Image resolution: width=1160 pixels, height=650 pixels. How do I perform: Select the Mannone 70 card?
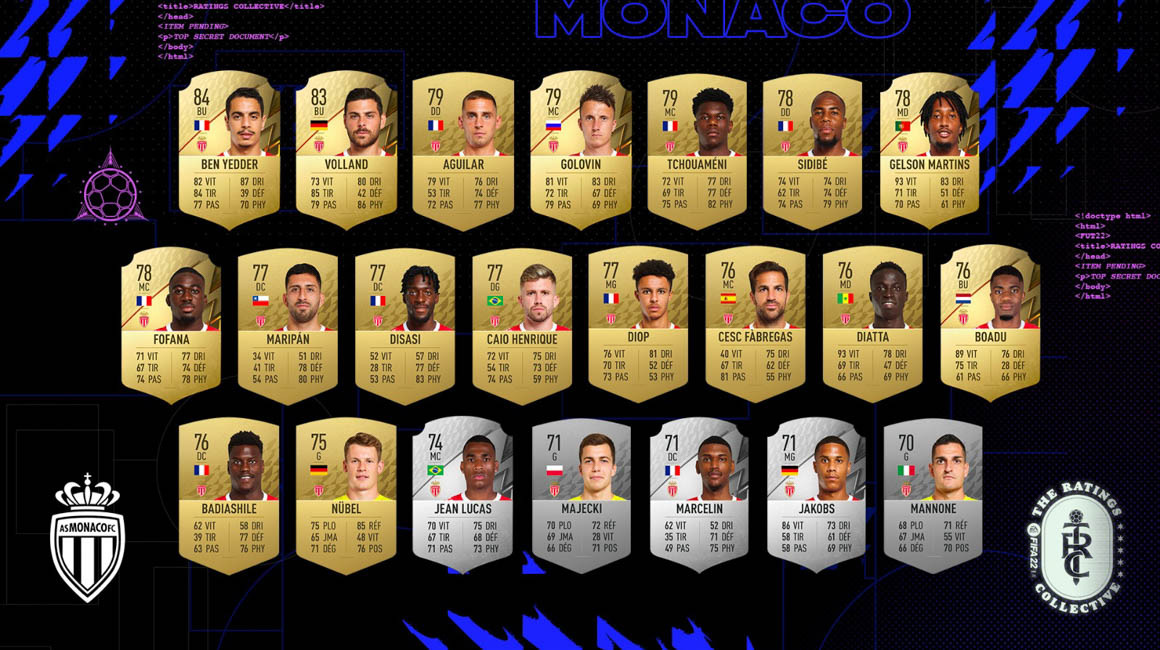click(932, 490)
